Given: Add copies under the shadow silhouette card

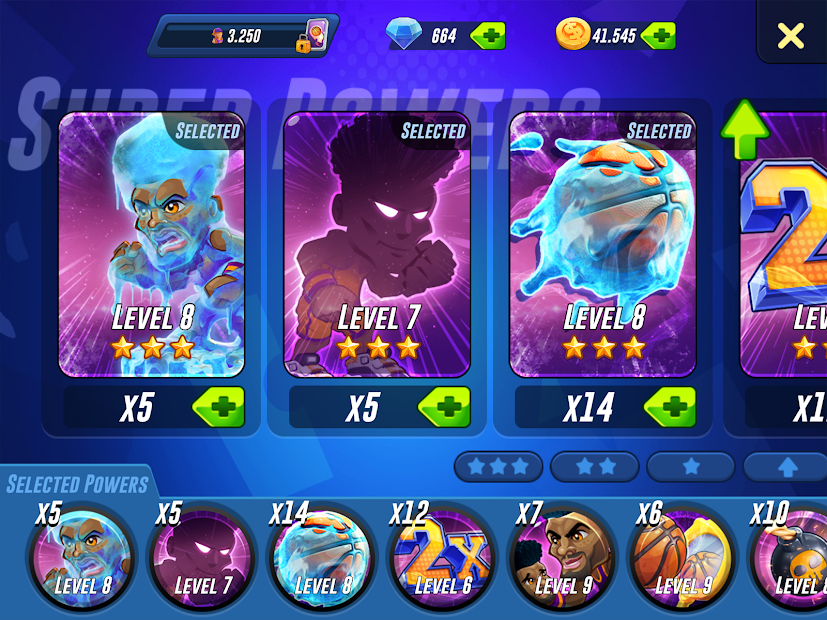Looking at the screenshot, I should (x=443, y=408).
